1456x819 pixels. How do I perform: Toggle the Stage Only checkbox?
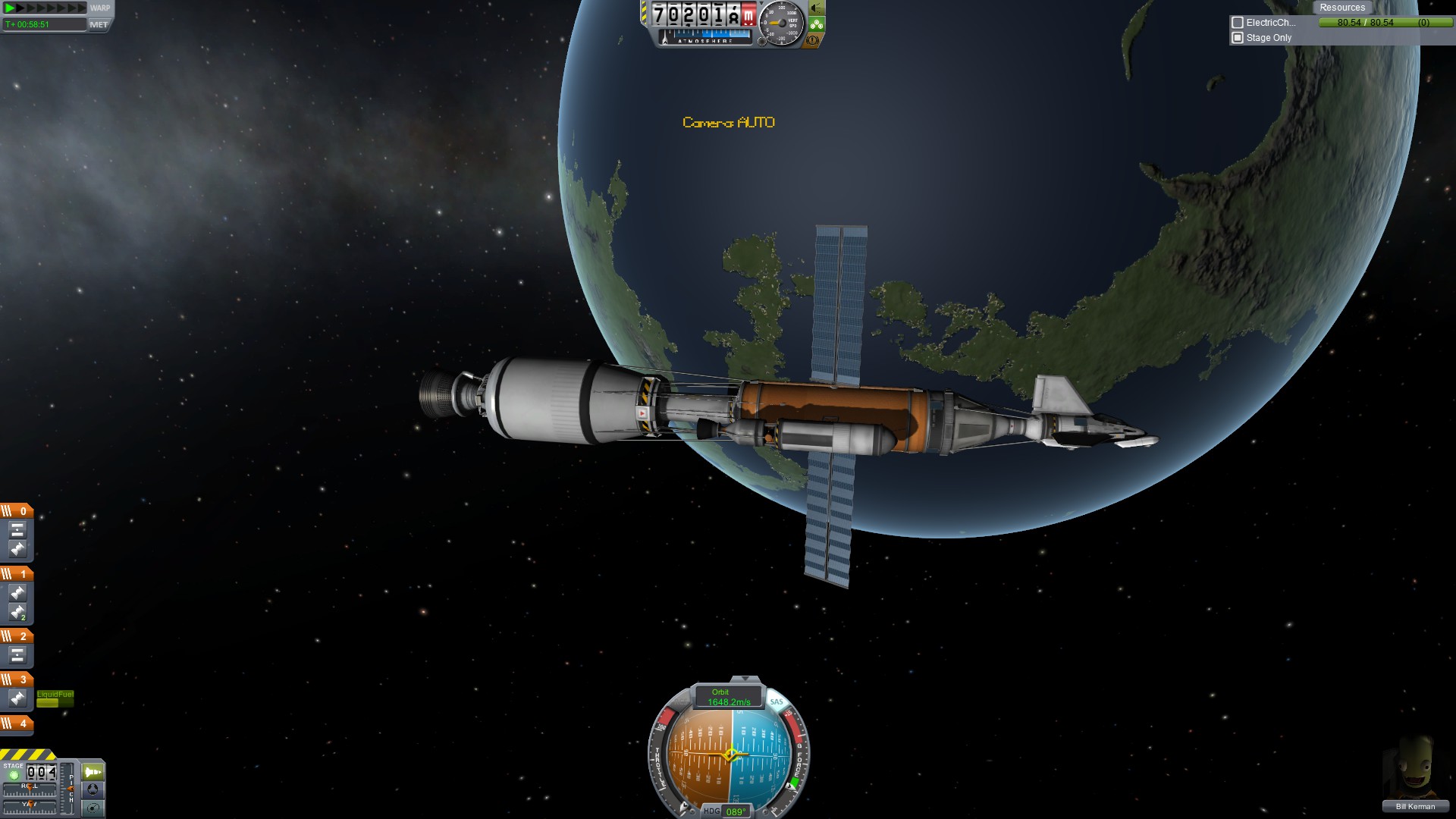1238,38
